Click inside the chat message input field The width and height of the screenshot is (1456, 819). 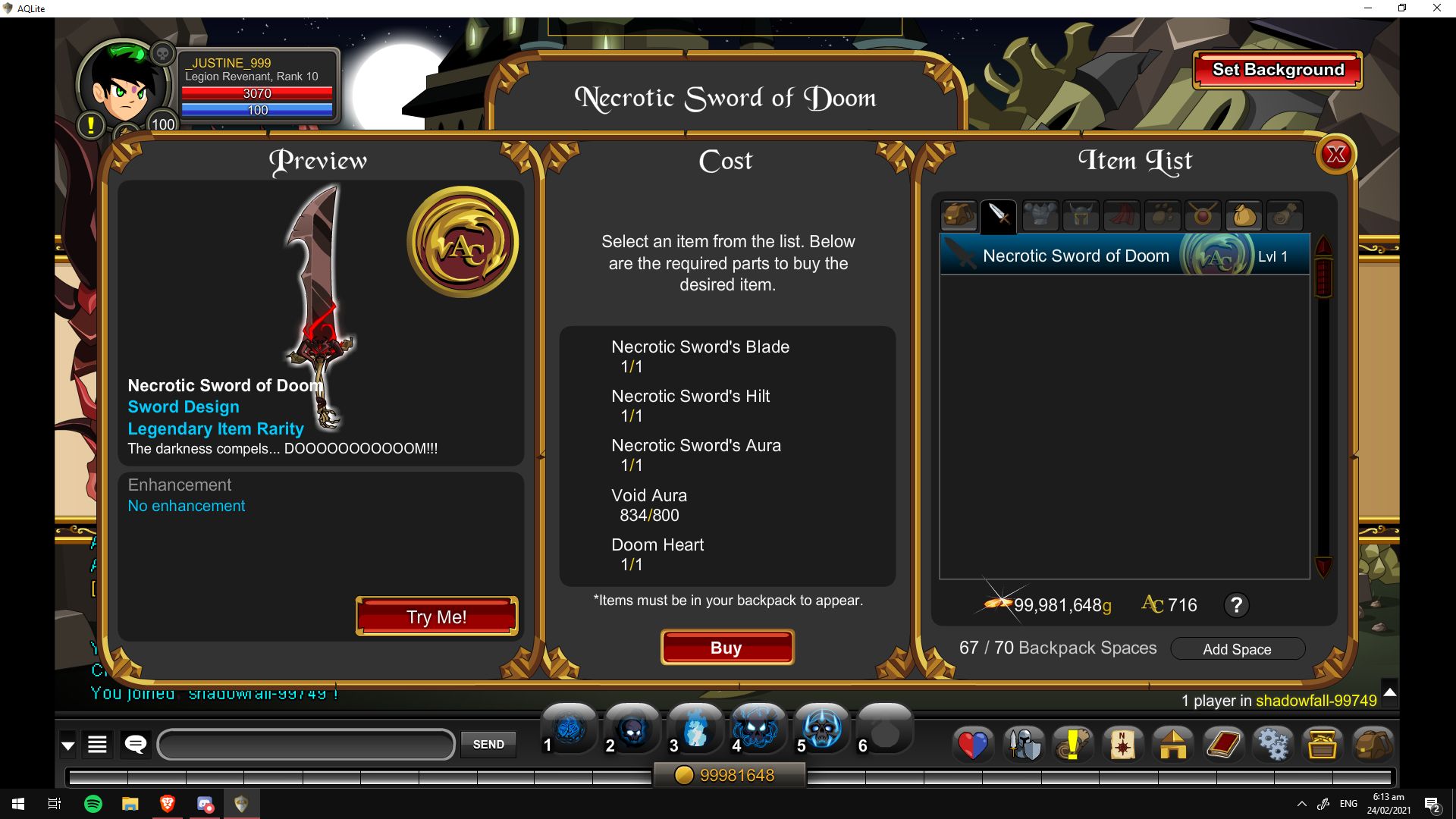tap(306, 745)
